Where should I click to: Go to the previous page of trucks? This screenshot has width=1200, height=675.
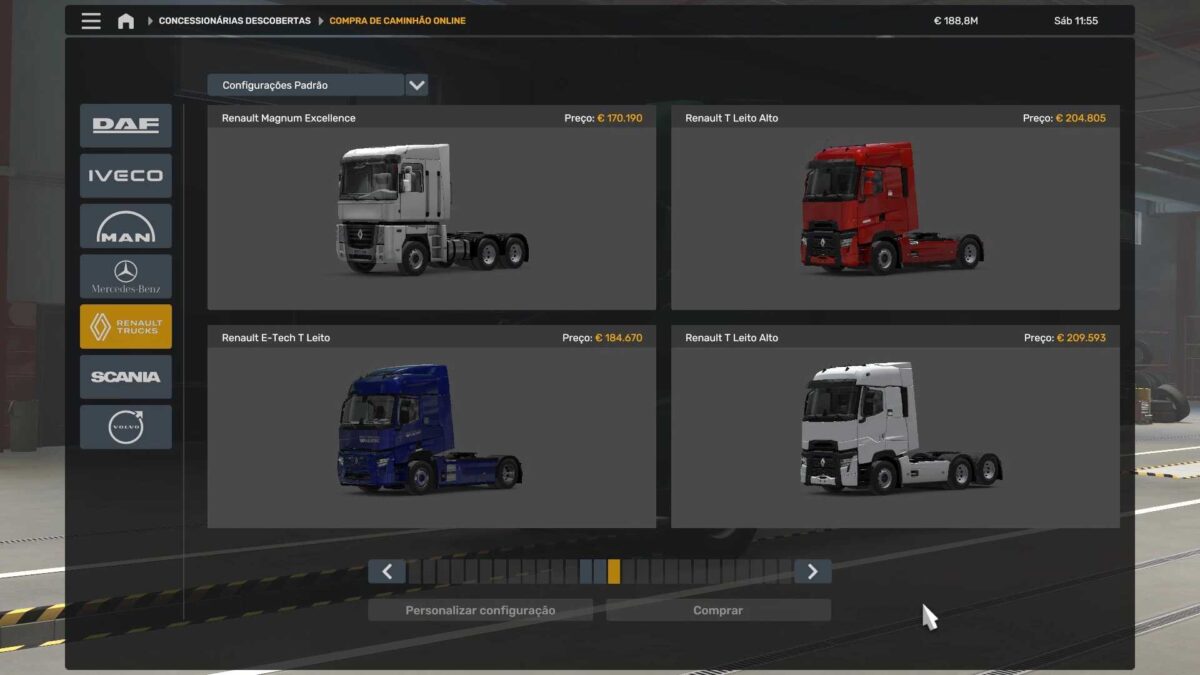pyautogui.click(x=387, y=571)
